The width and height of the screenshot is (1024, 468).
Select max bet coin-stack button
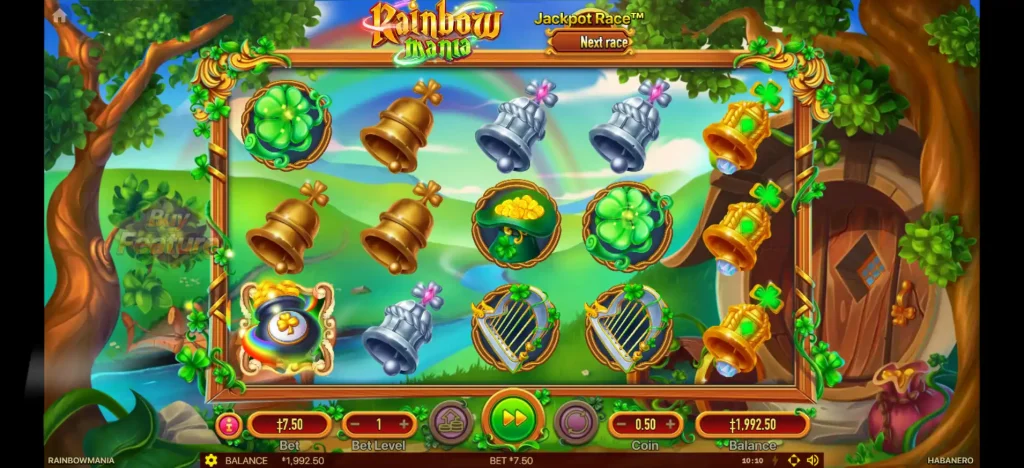pyautogui.click(x=451, y=422)
